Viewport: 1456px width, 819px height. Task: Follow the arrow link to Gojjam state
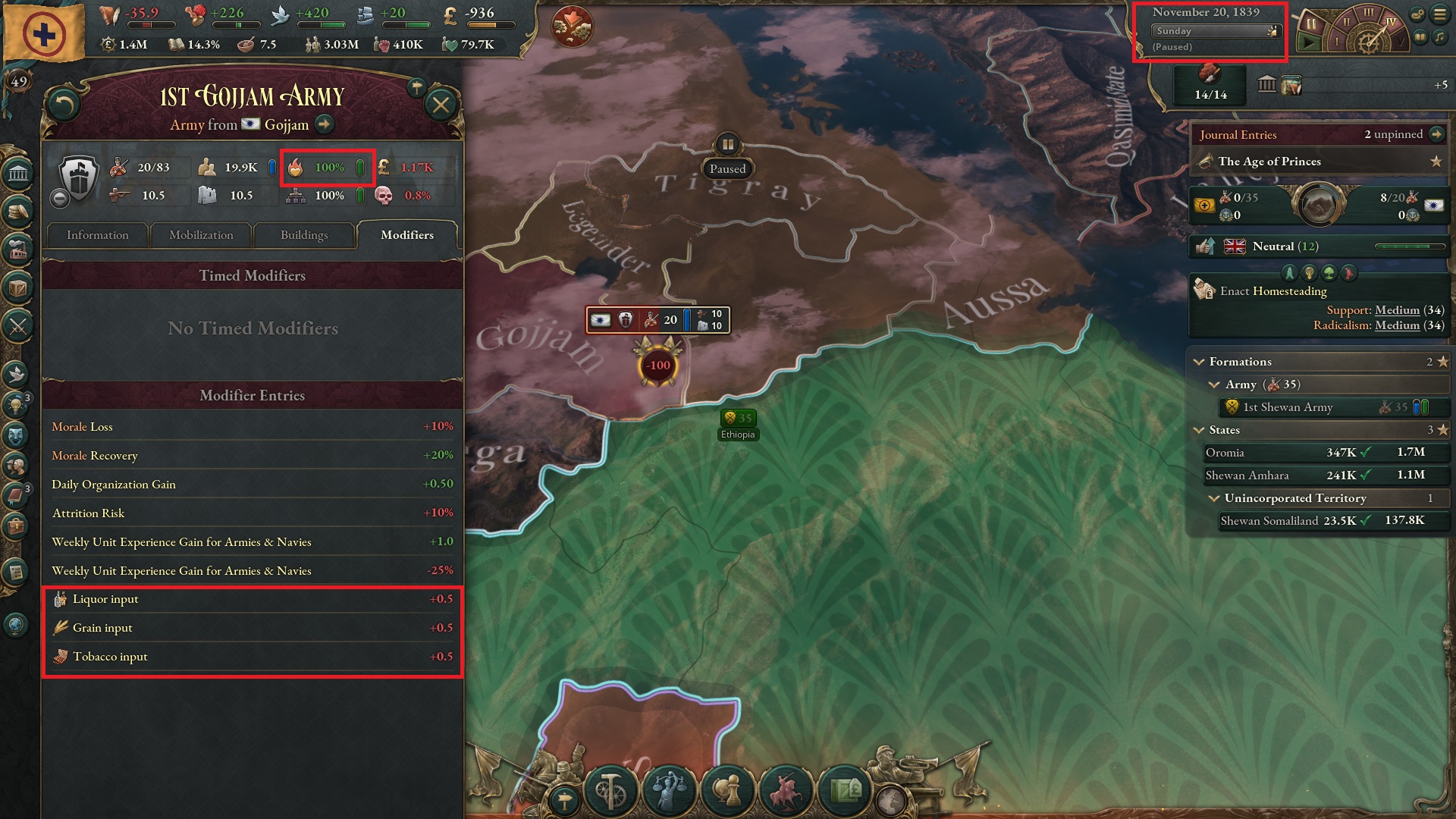[324, 124]
